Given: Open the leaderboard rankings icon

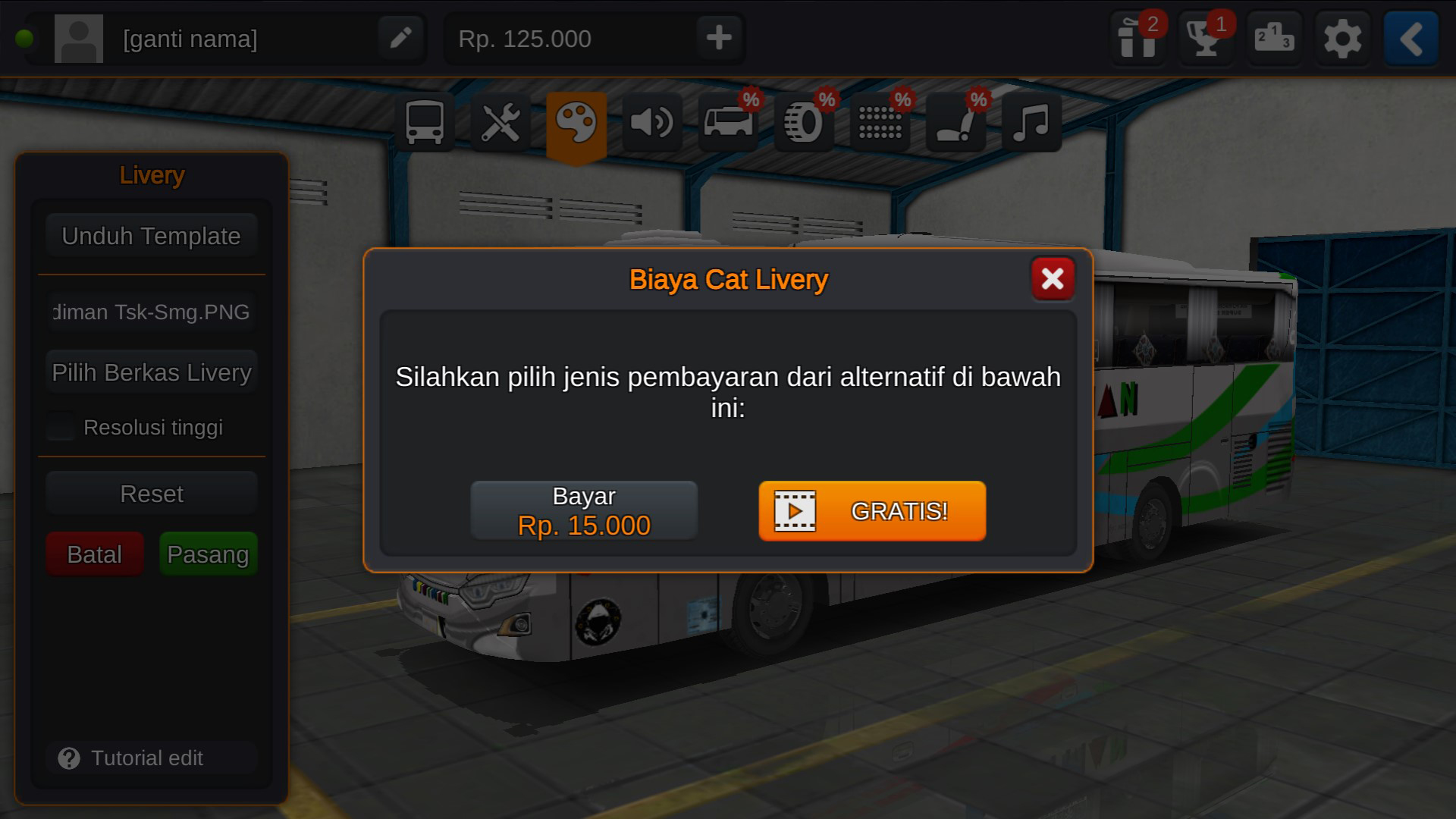Looking at the screenshot, I should [1272, 38].
